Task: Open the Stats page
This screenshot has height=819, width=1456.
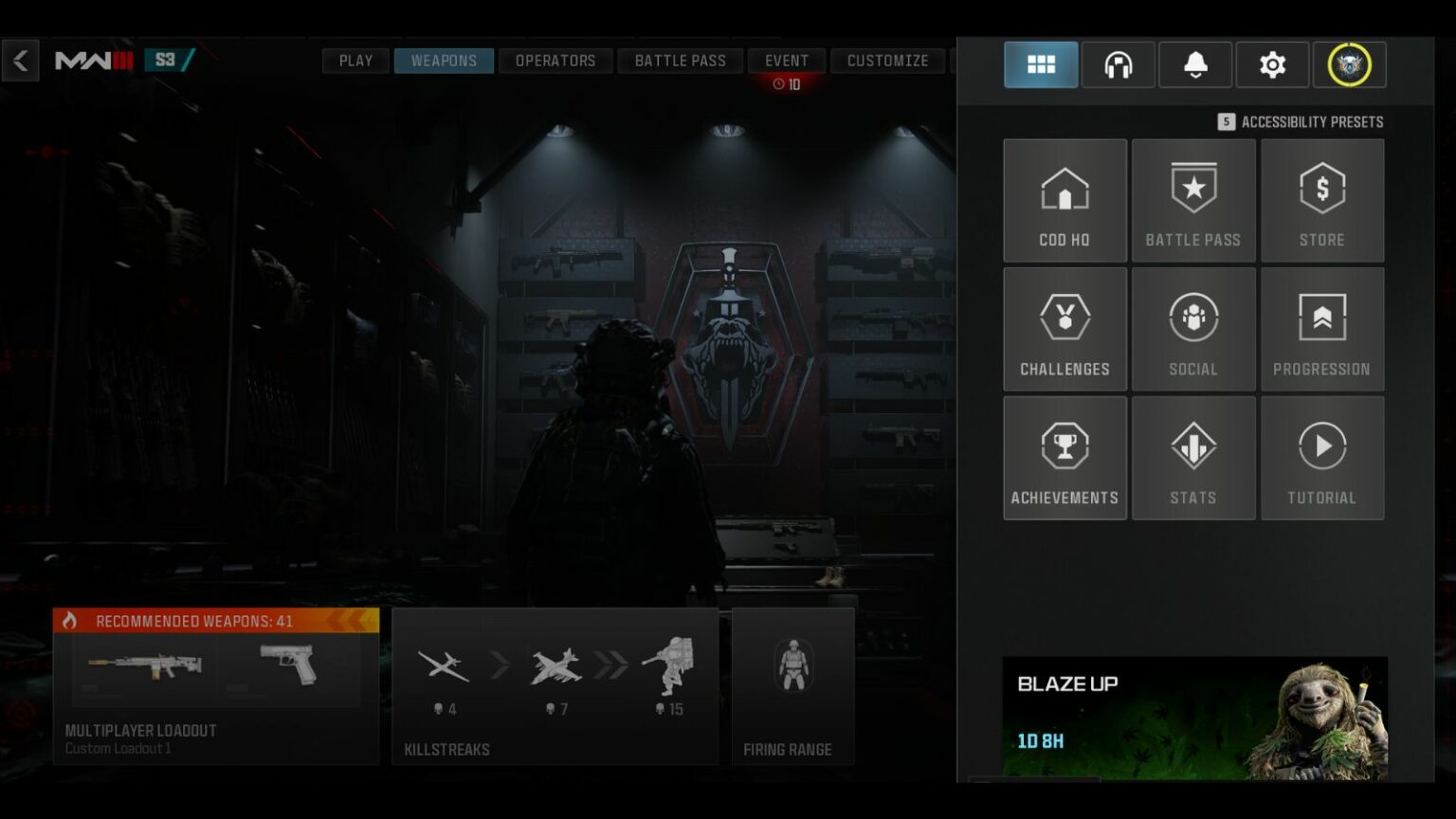Action: click(1193, 457)
